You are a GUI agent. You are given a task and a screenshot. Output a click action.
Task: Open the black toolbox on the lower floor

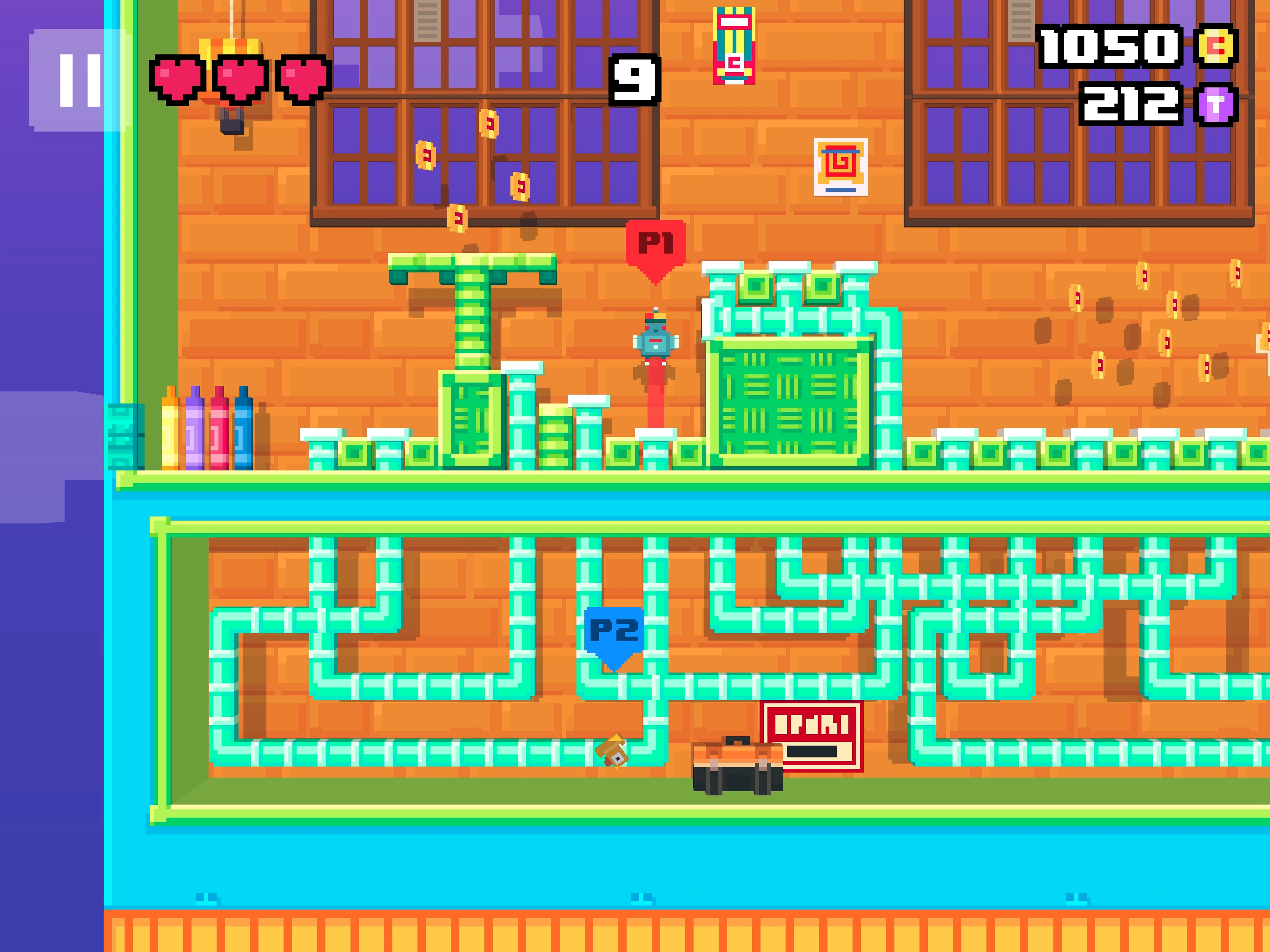(x=737, y=764)
